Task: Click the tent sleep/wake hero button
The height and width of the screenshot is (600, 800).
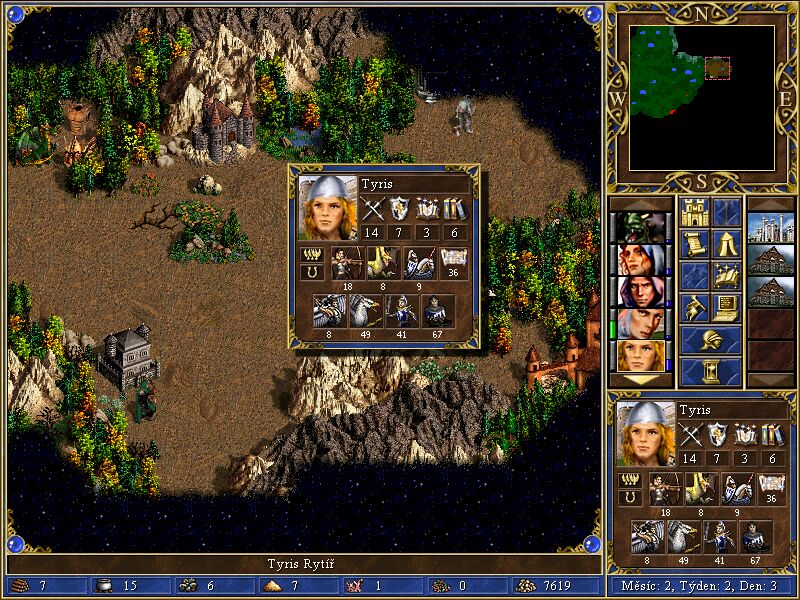Action: click(727, 244)
